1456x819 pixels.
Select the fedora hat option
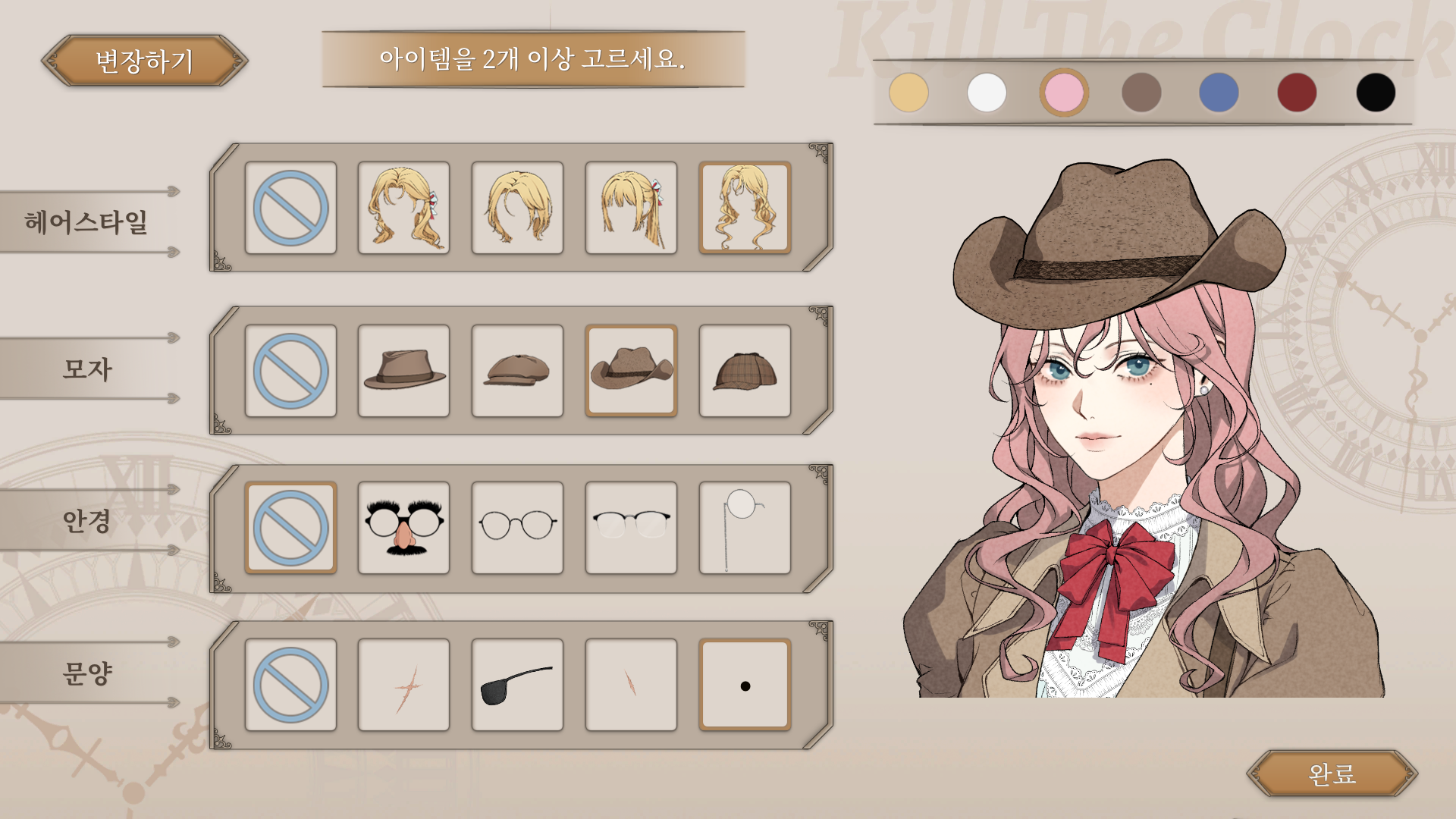pos(404,371)
